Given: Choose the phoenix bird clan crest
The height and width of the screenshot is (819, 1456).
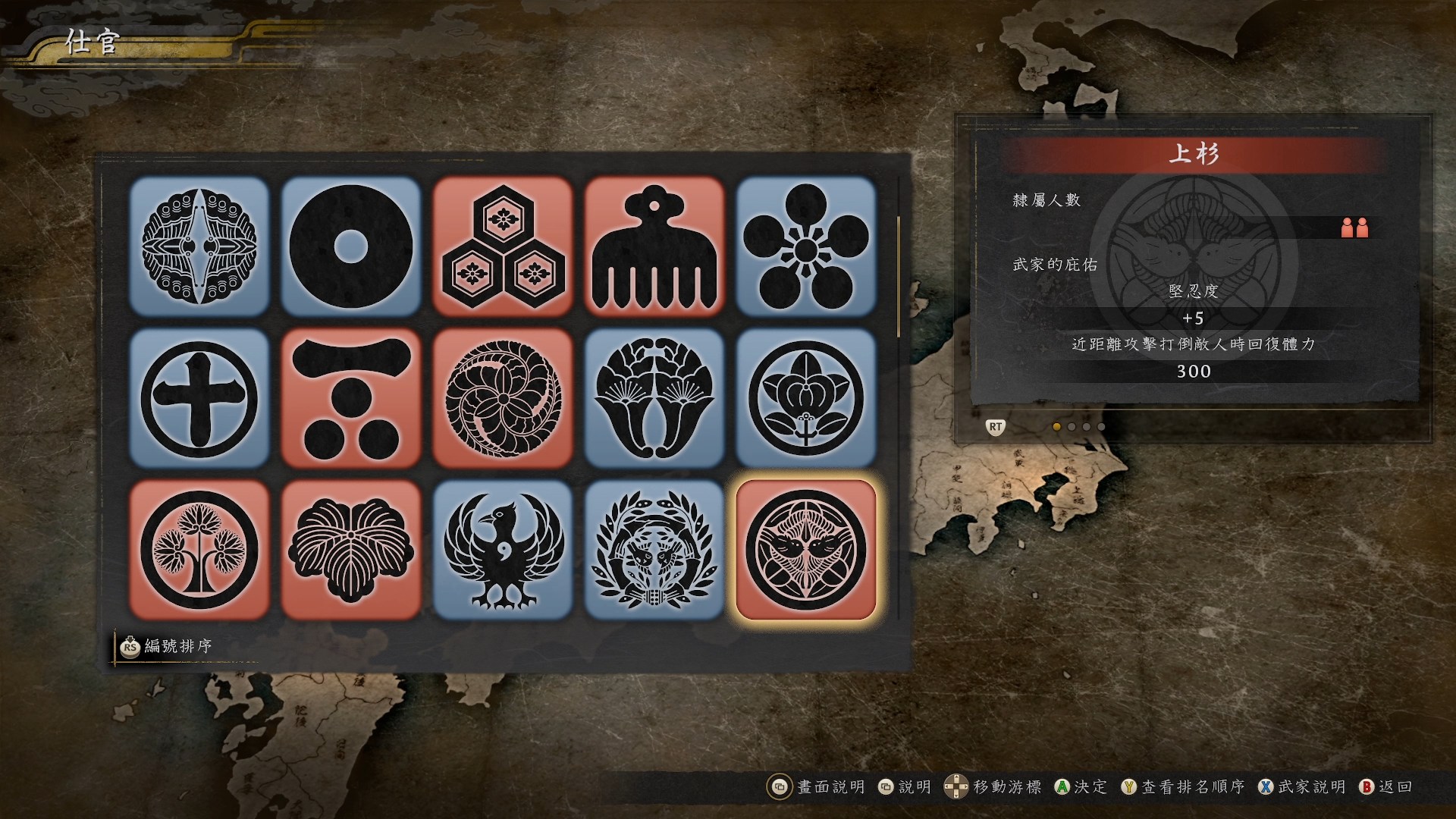Looking at the screenshot, I should (x=503, y=550).
